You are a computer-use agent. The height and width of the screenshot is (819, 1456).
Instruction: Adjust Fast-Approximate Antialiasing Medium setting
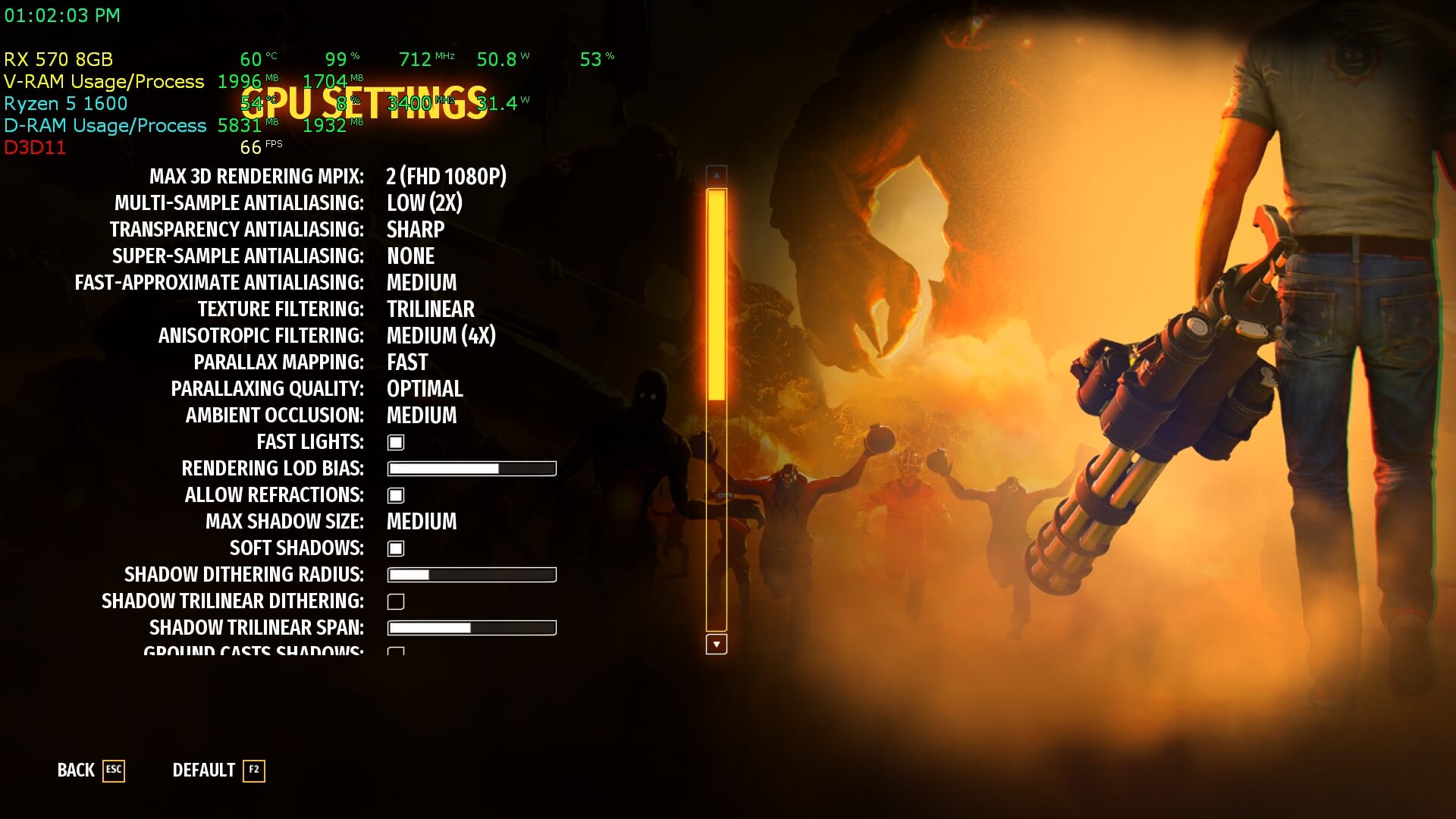422,283
